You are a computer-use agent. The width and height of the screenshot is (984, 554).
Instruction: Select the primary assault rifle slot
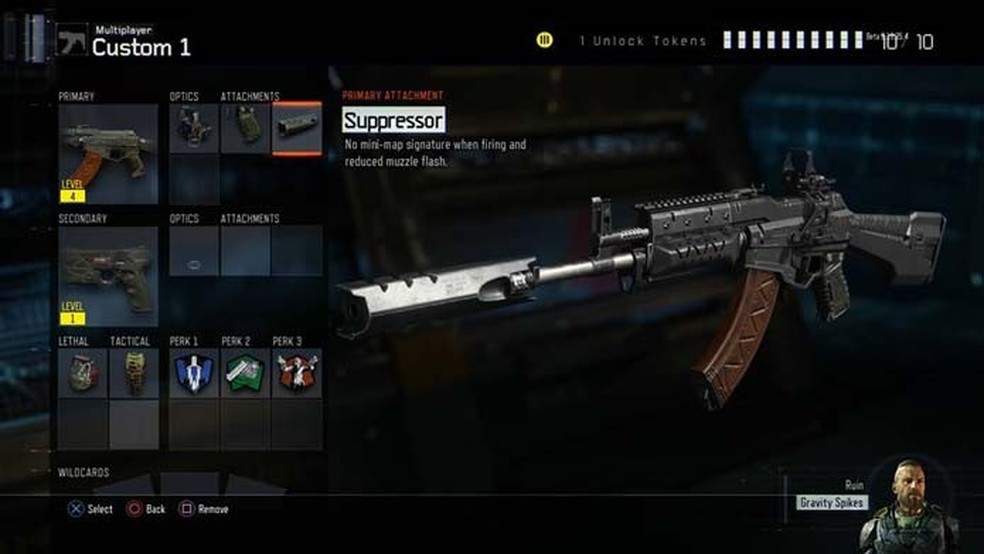[x=108, y=153]
